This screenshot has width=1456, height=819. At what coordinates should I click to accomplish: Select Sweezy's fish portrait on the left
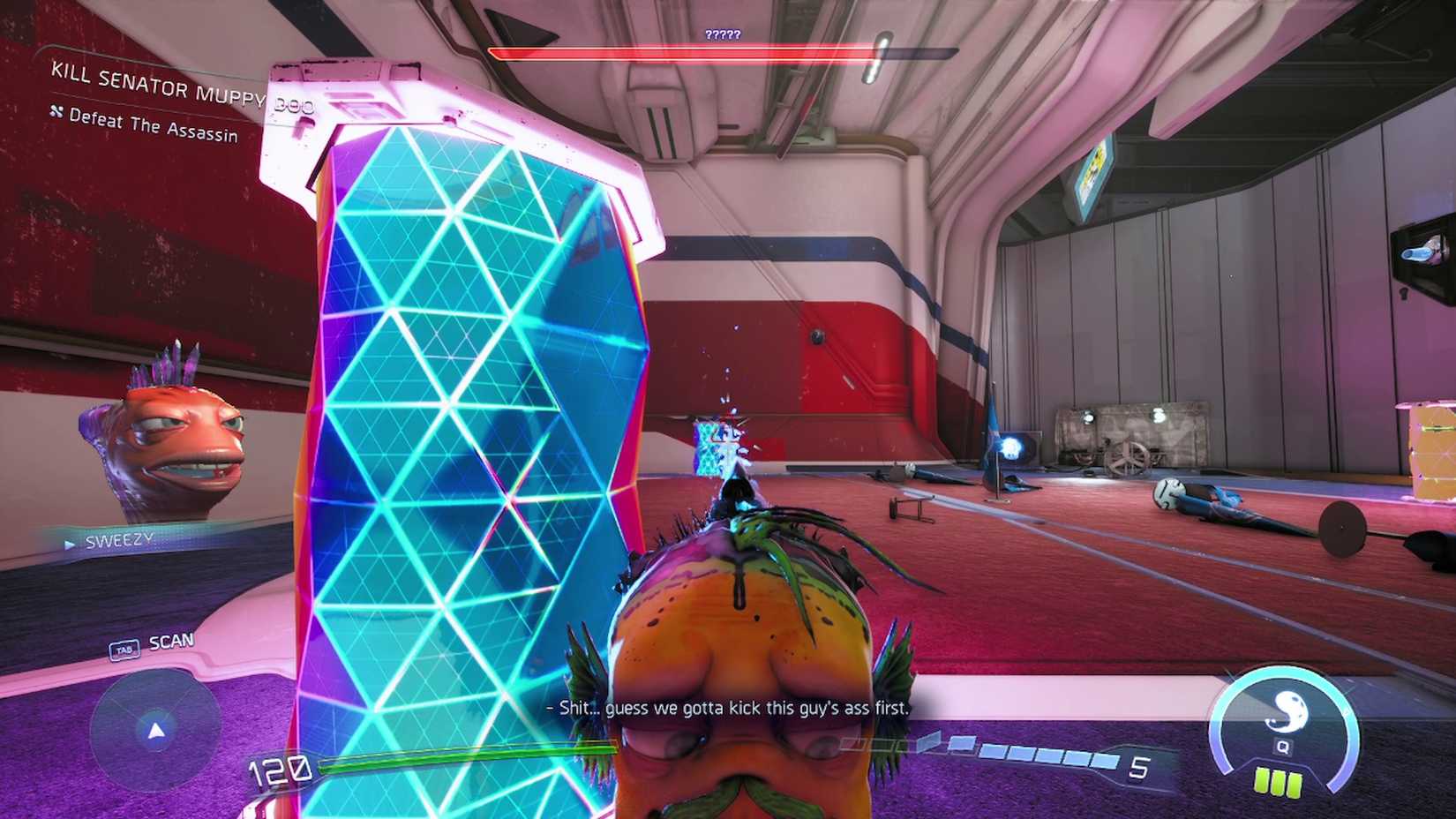click(163, 441)
